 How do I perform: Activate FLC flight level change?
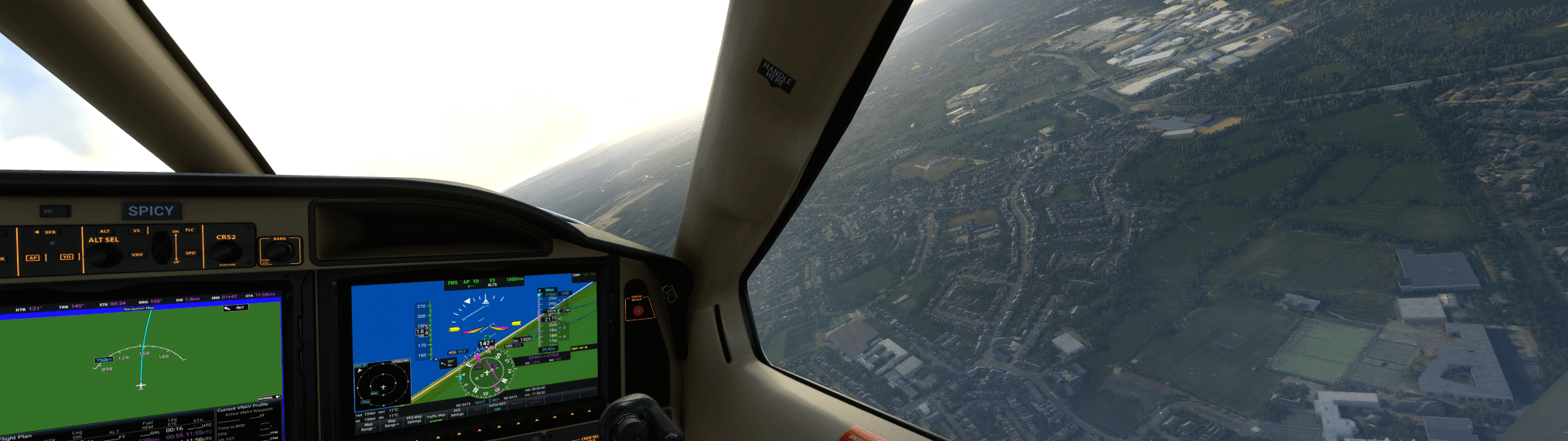[190, 230]
